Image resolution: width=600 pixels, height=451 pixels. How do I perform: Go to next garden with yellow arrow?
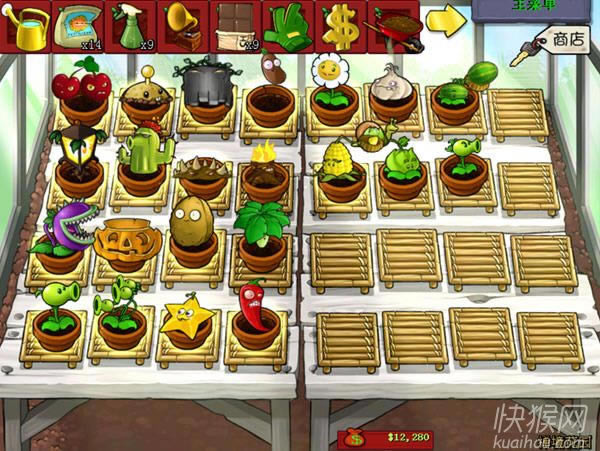445,20
